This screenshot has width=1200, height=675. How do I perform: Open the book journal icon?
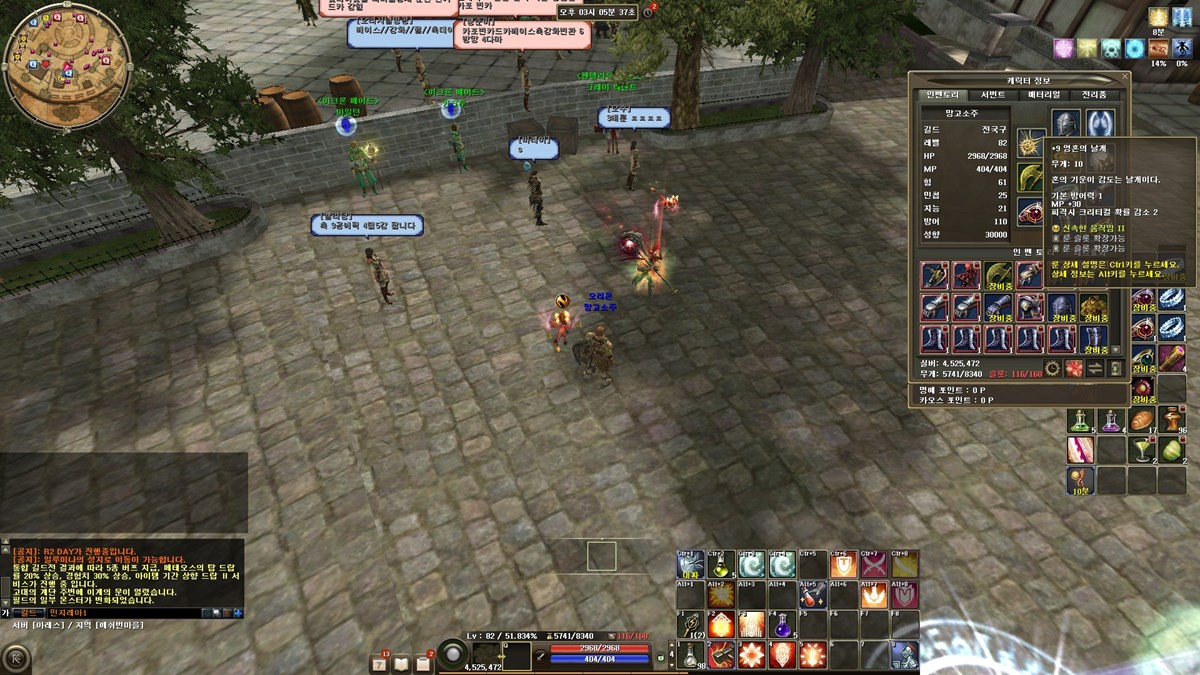tap(402, 663)
